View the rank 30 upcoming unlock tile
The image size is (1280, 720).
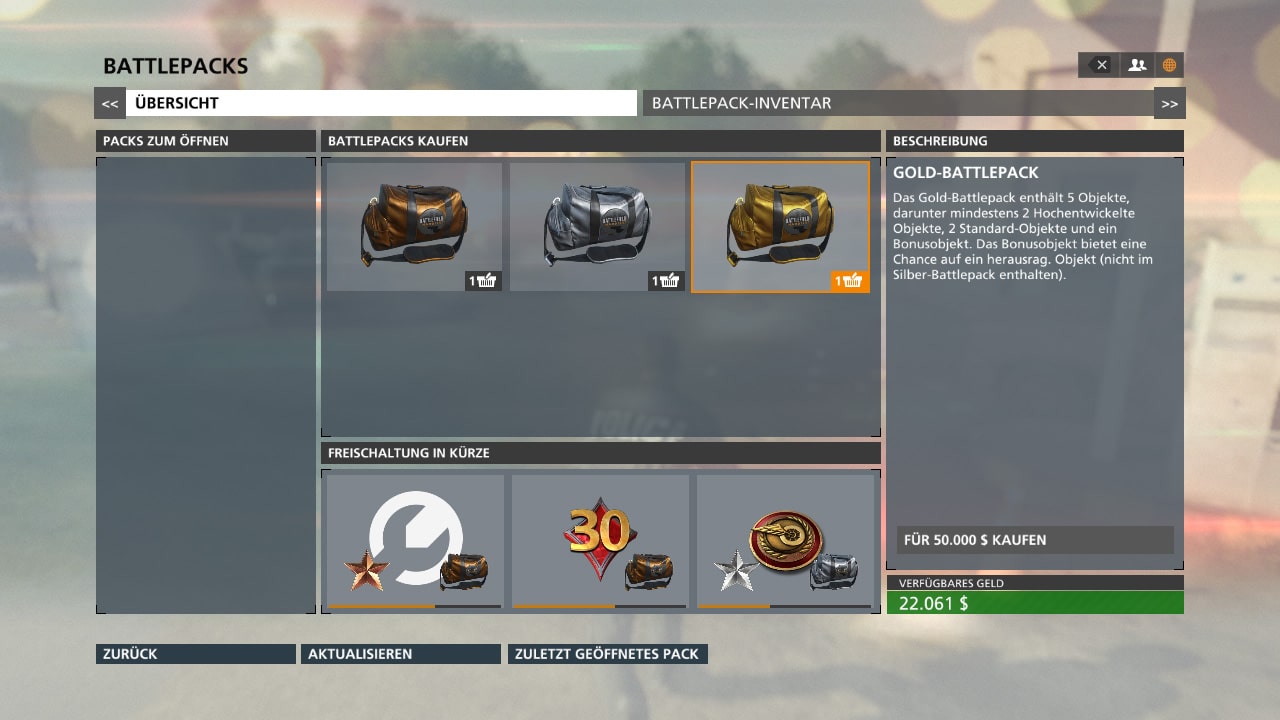pos(600,541)
